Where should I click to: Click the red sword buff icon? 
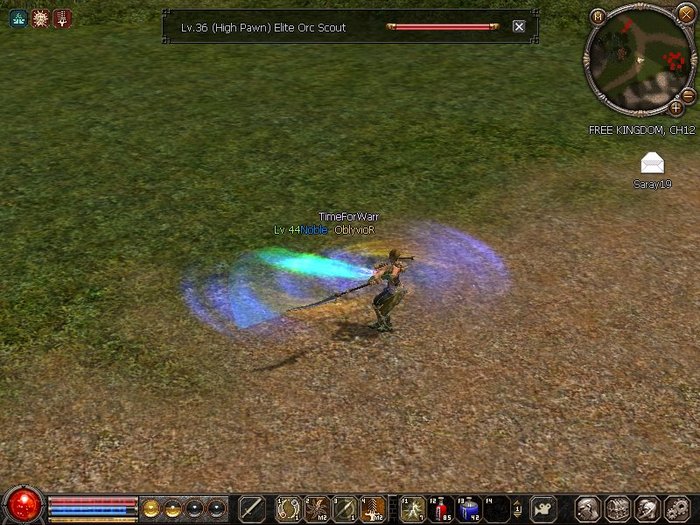[x=62, y=18]
